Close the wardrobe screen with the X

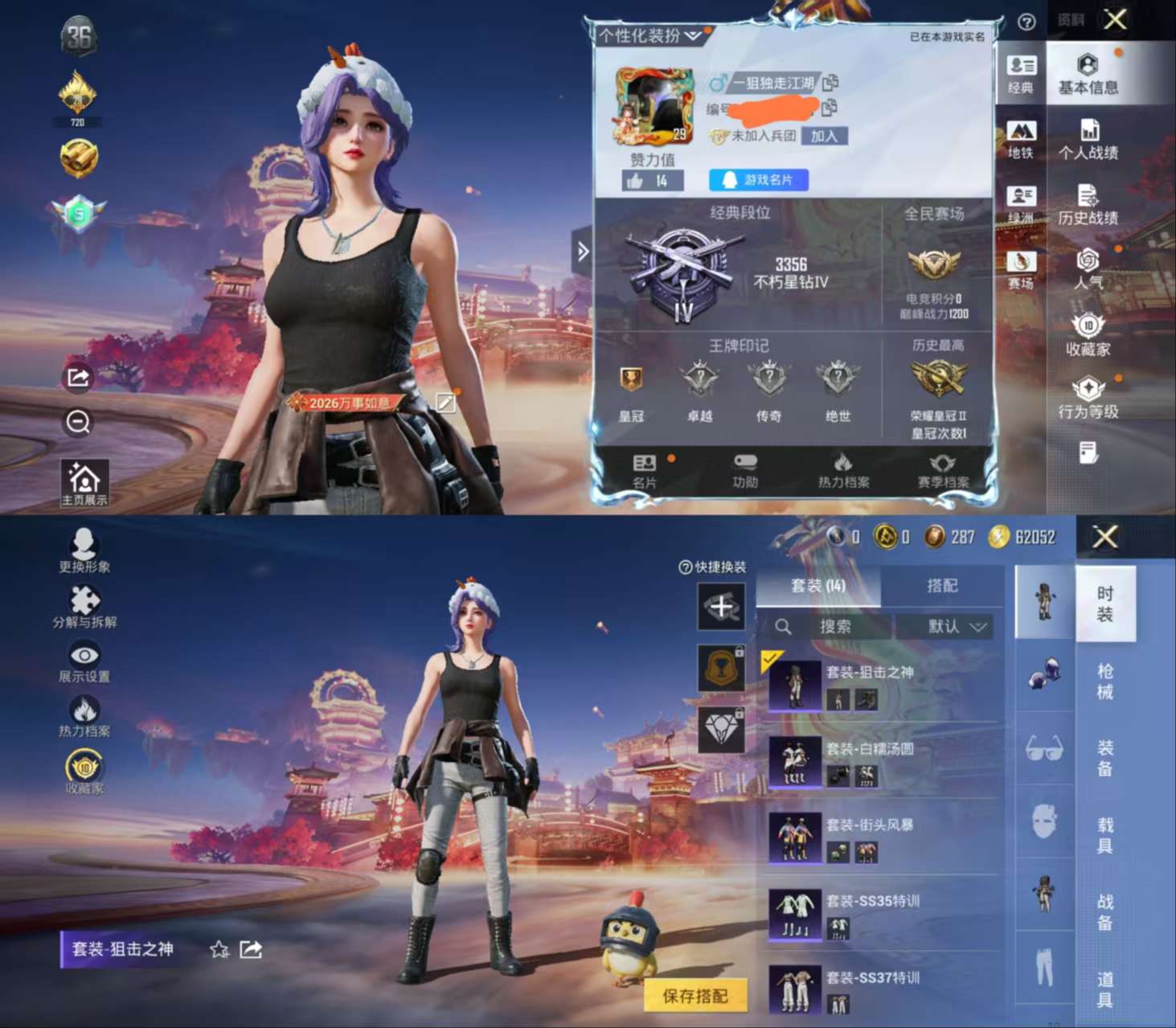[x=1105, y=536]
